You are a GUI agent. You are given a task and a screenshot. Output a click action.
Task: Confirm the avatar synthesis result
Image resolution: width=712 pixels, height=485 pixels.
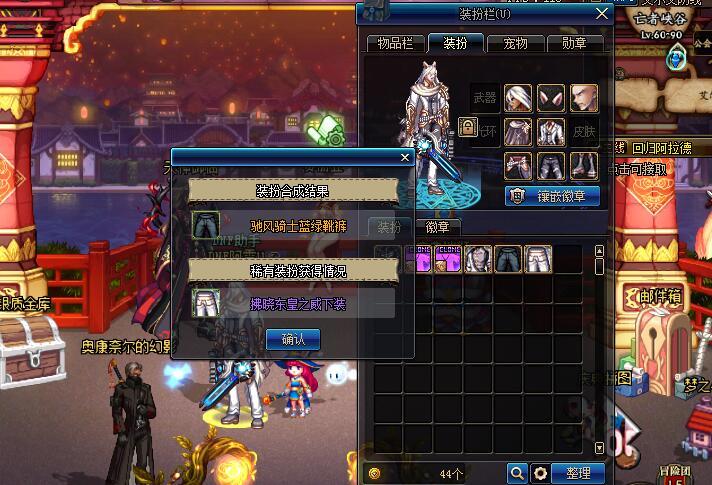pos(293,339)
